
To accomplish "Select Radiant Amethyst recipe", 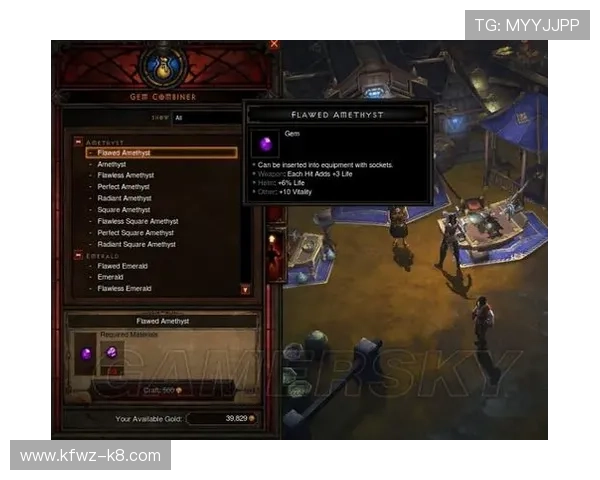I will [124, 198].
